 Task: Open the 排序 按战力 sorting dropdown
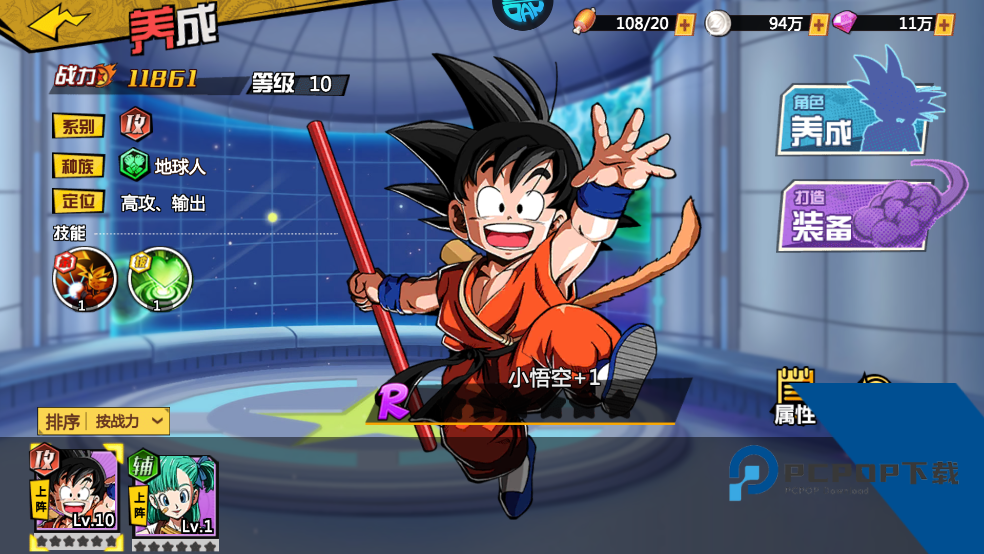click(103, 421)
